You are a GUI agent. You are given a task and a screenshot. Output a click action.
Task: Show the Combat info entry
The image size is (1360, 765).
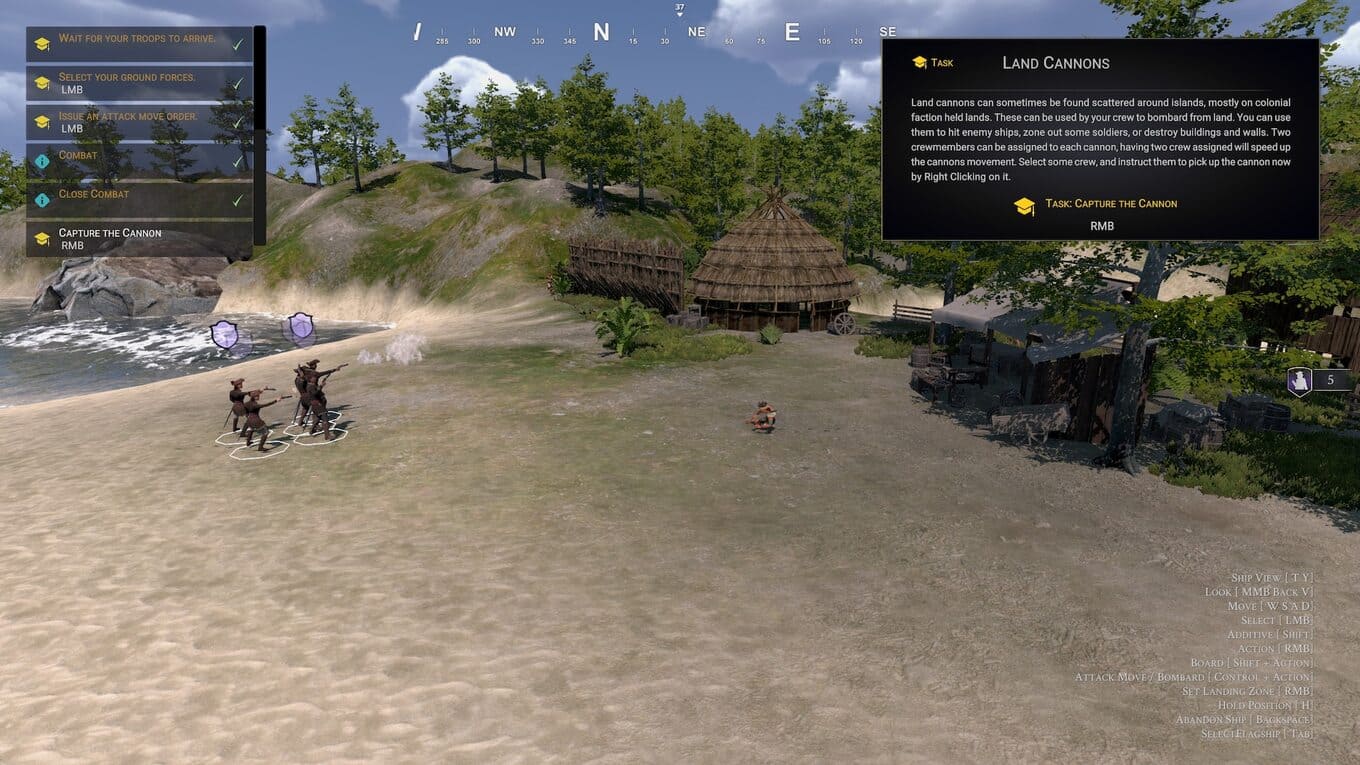(x=138, y=160)
